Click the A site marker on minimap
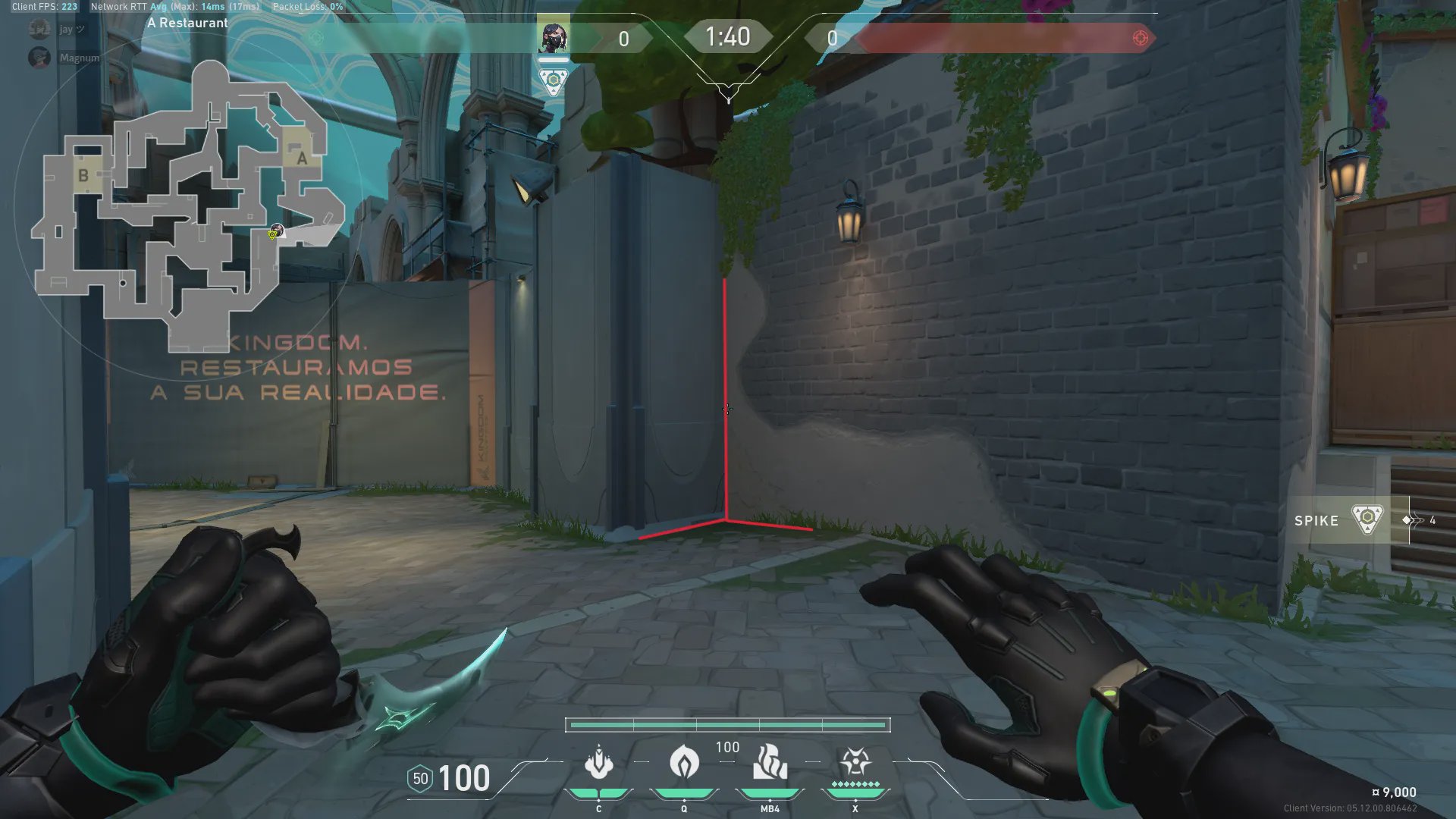 click(x=301, y=158)
